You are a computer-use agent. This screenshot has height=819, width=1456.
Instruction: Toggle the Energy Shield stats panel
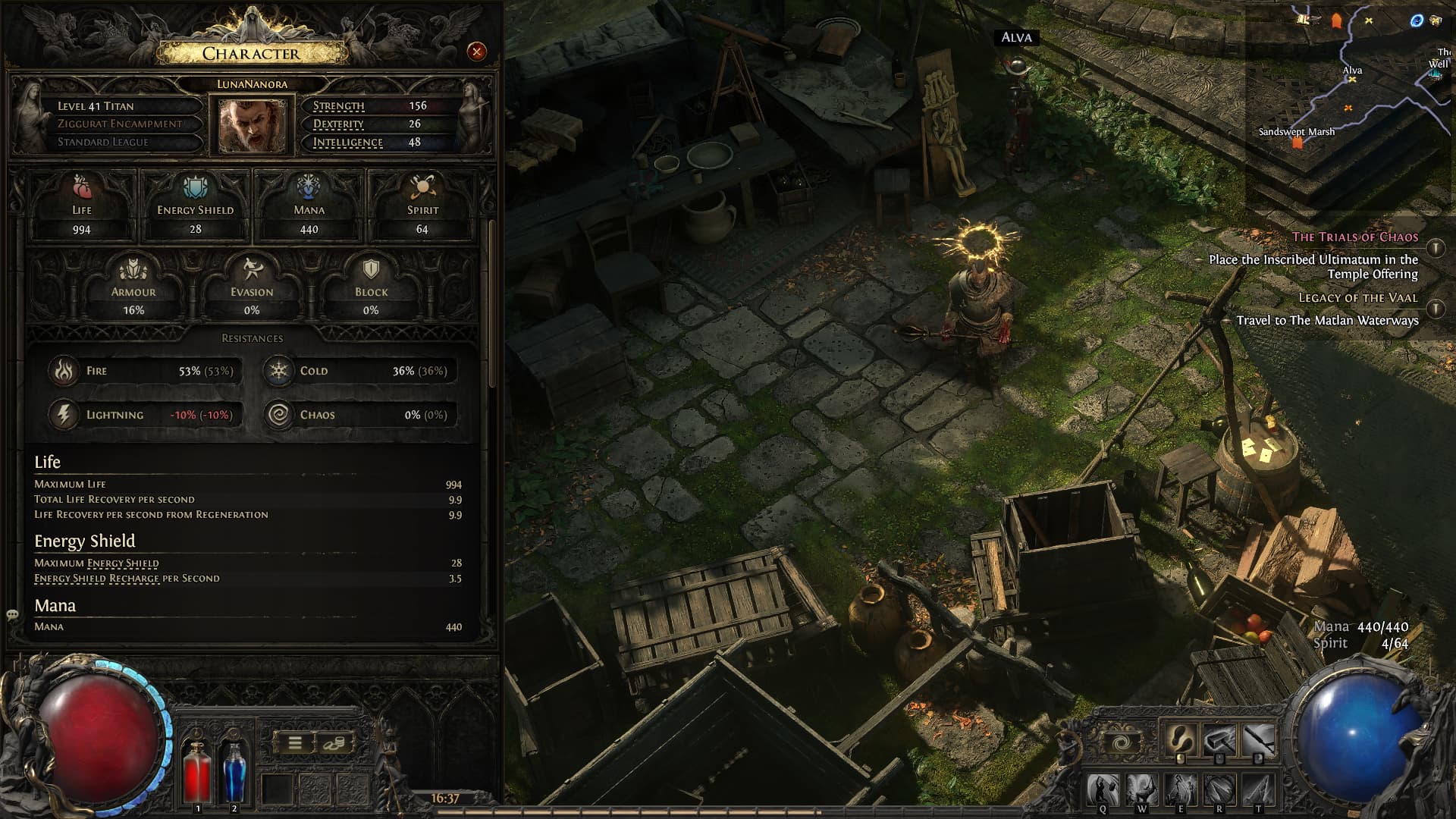(x=194, y=202)
